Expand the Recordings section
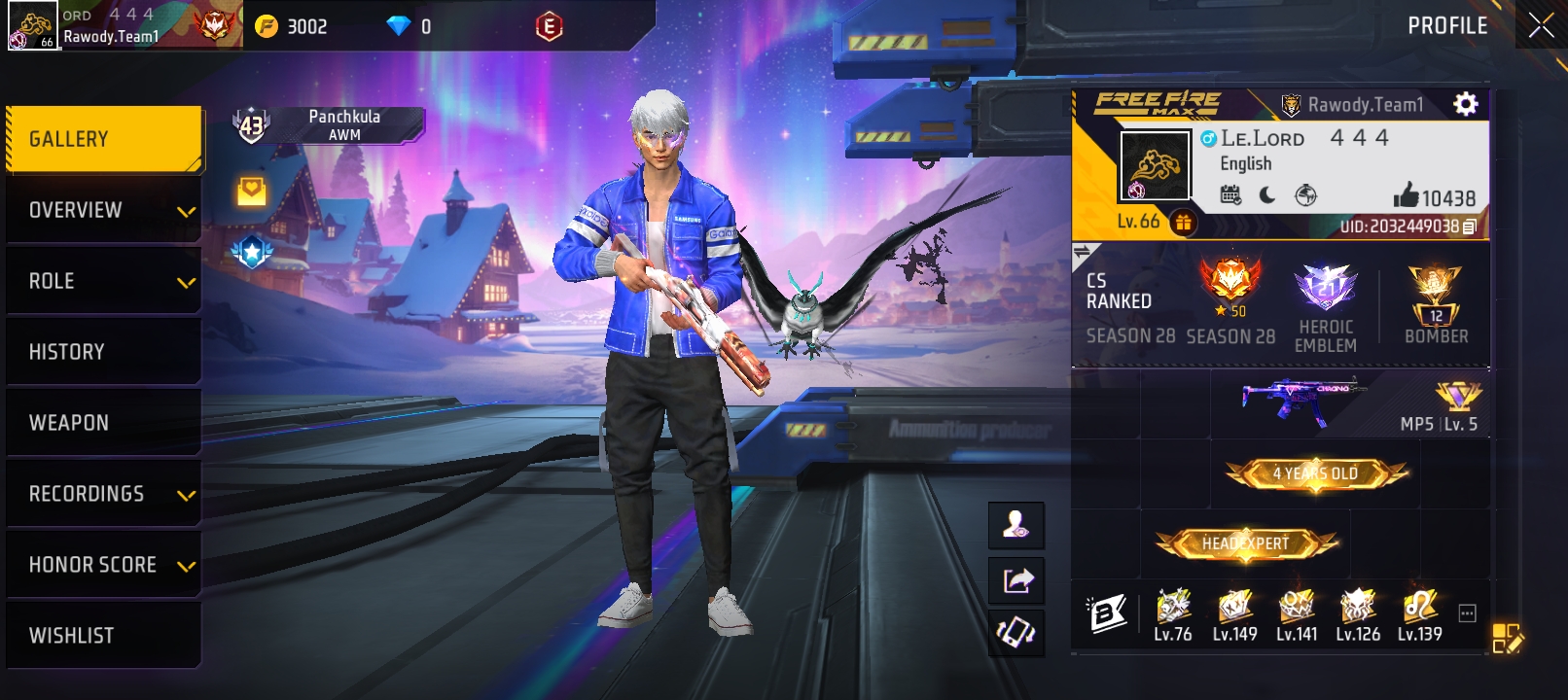Image resolution: width=1568 pixels, height=700 pixels. point(103,494)
